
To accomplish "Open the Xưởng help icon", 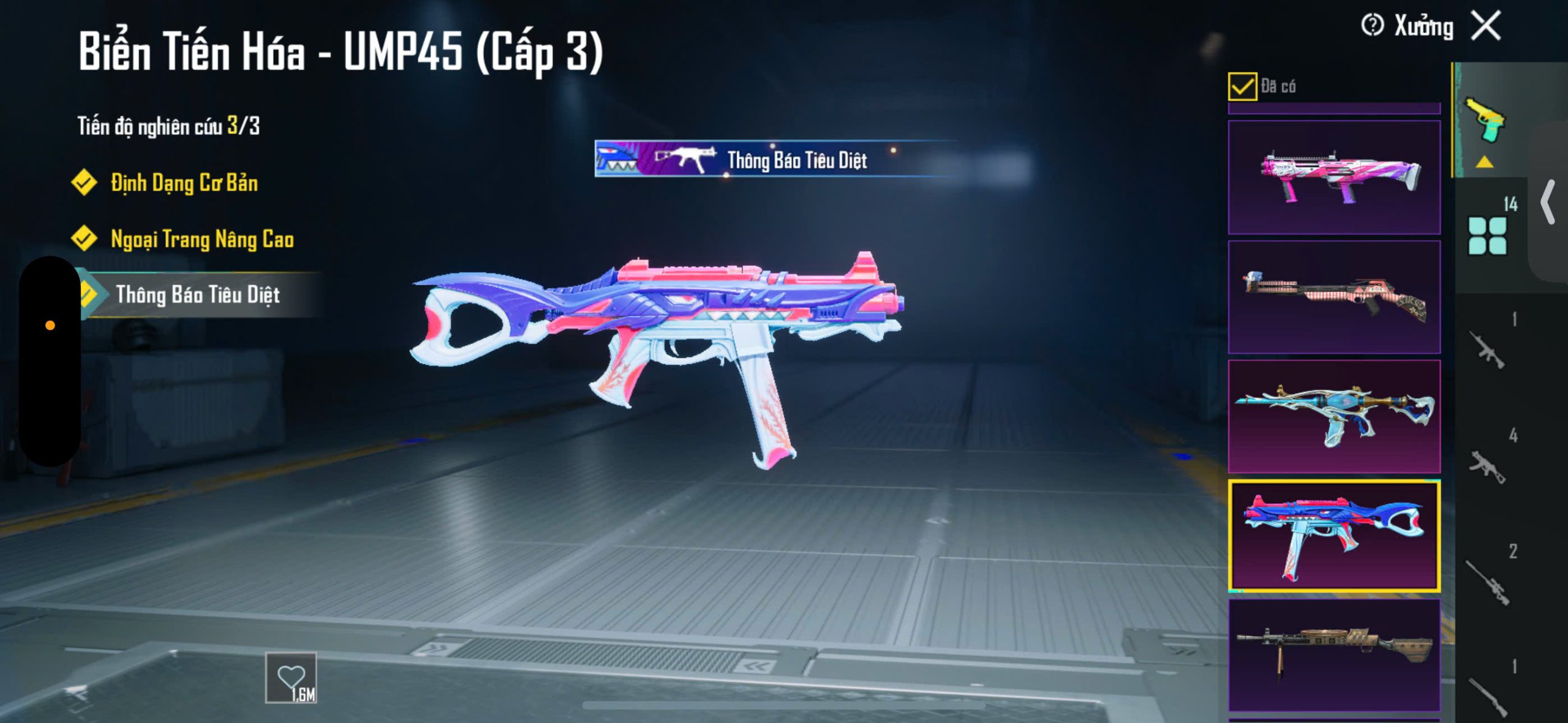I will pyautogui.click(x=1372, y=26).
